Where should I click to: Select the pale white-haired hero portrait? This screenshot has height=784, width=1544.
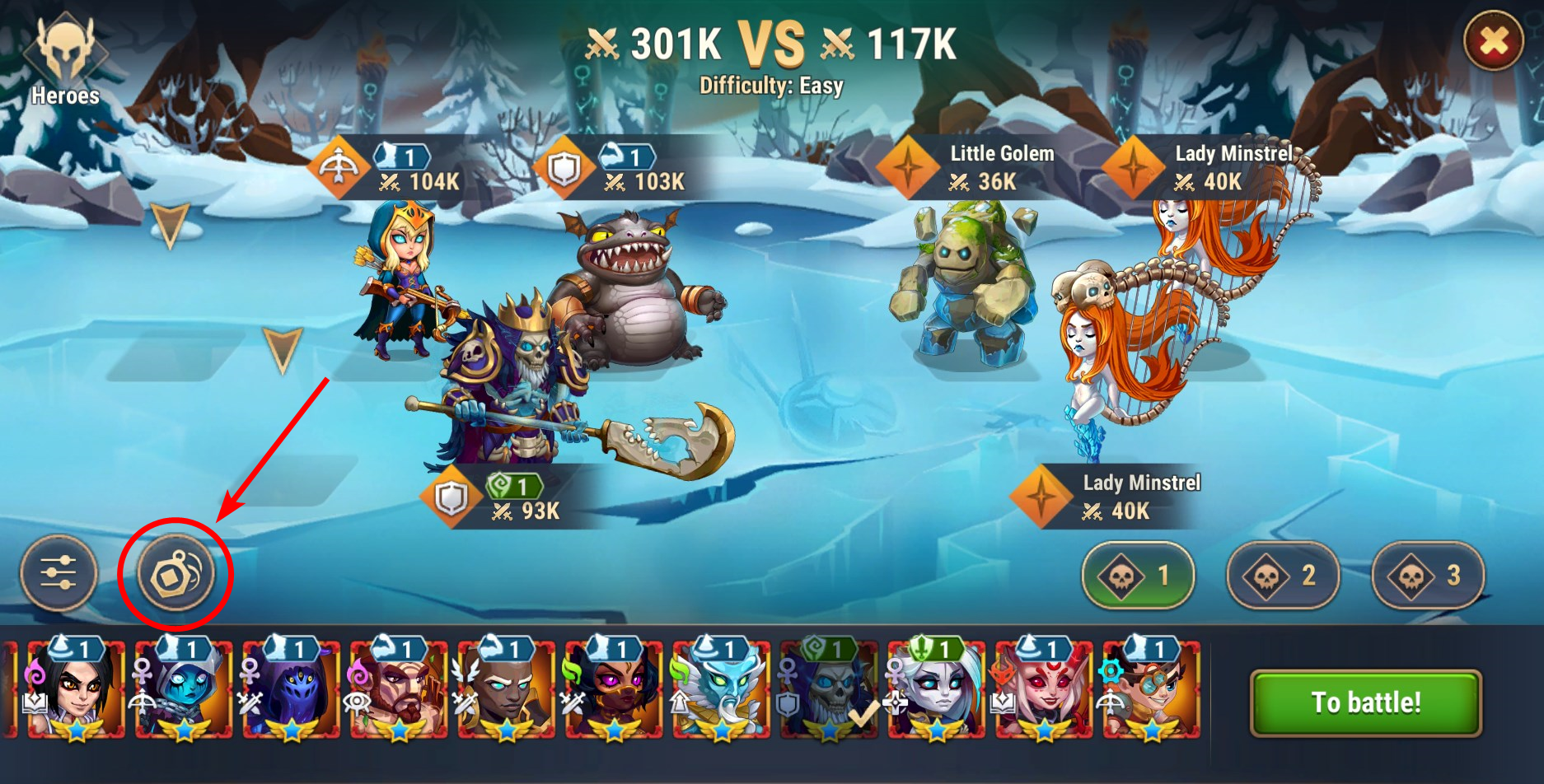pos(937,692)
